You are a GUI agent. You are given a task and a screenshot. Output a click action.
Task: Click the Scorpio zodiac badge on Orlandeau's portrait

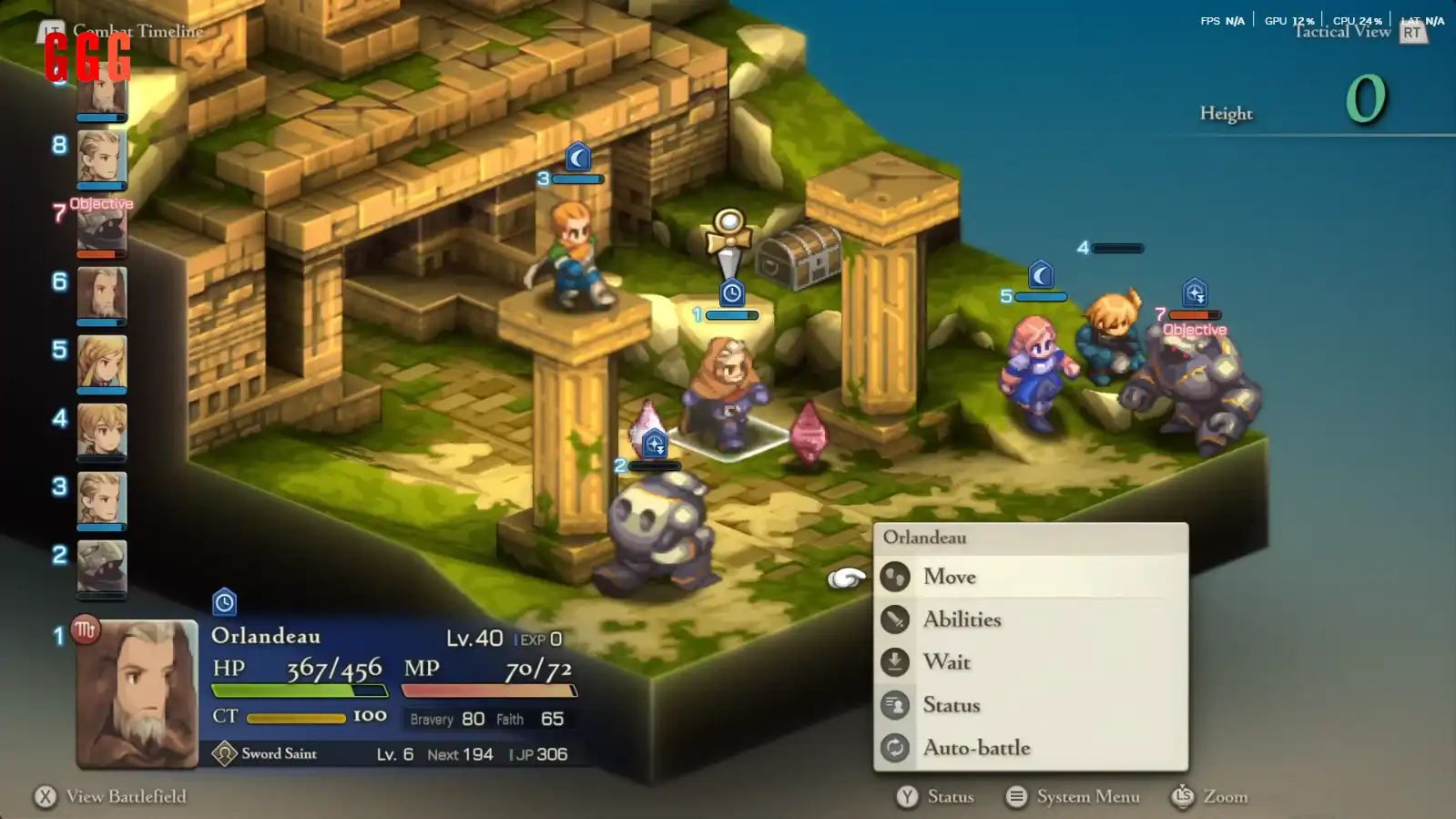pyautogui.click(x=86, y=630)
